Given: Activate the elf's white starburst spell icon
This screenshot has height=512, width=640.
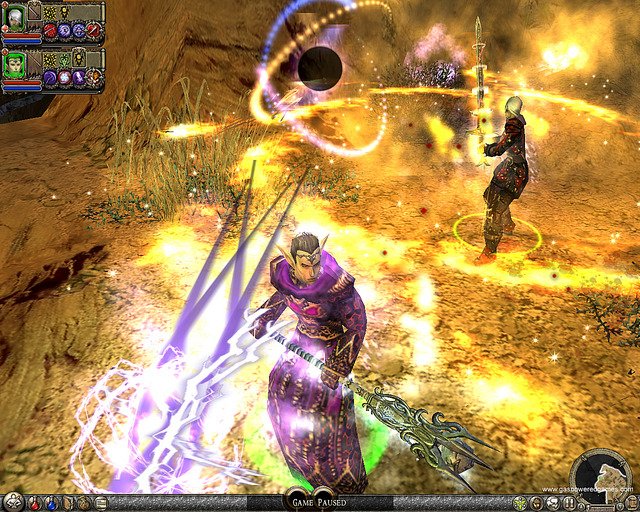Looking at the screenshot, I should [64, 77].
